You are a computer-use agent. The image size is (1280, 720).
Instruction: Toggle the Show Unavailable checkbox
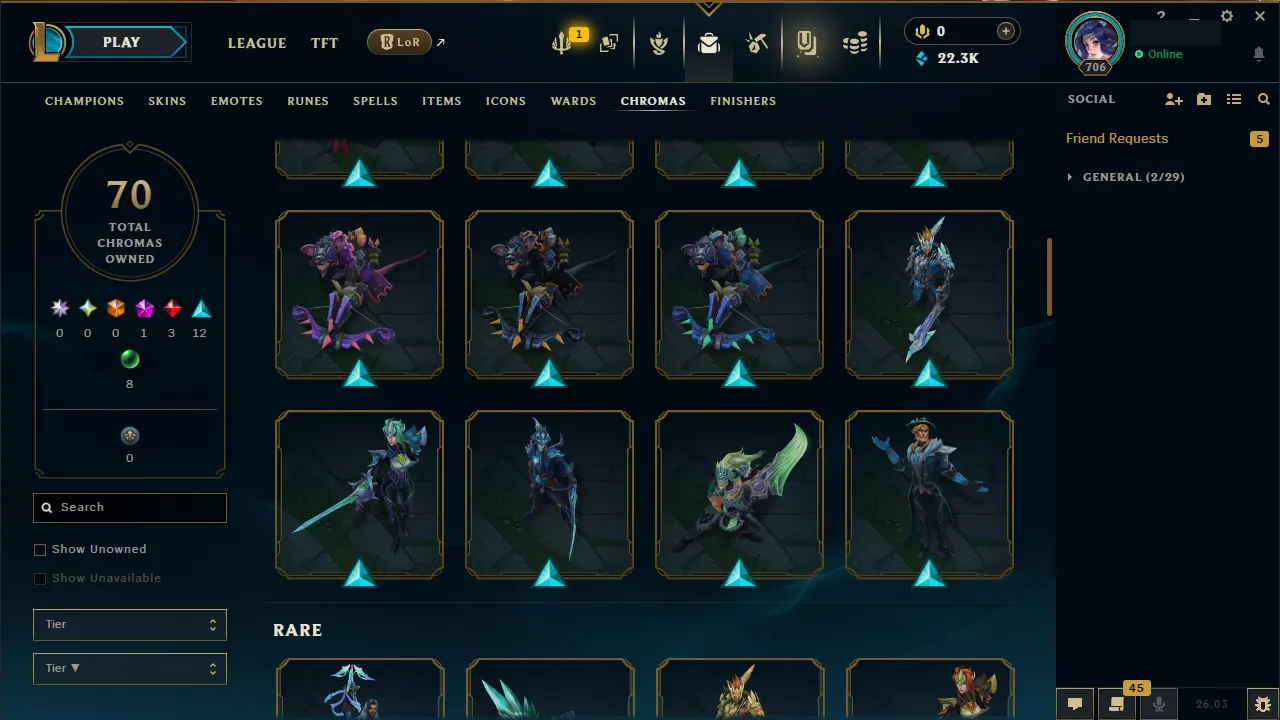tap(40, 578)
